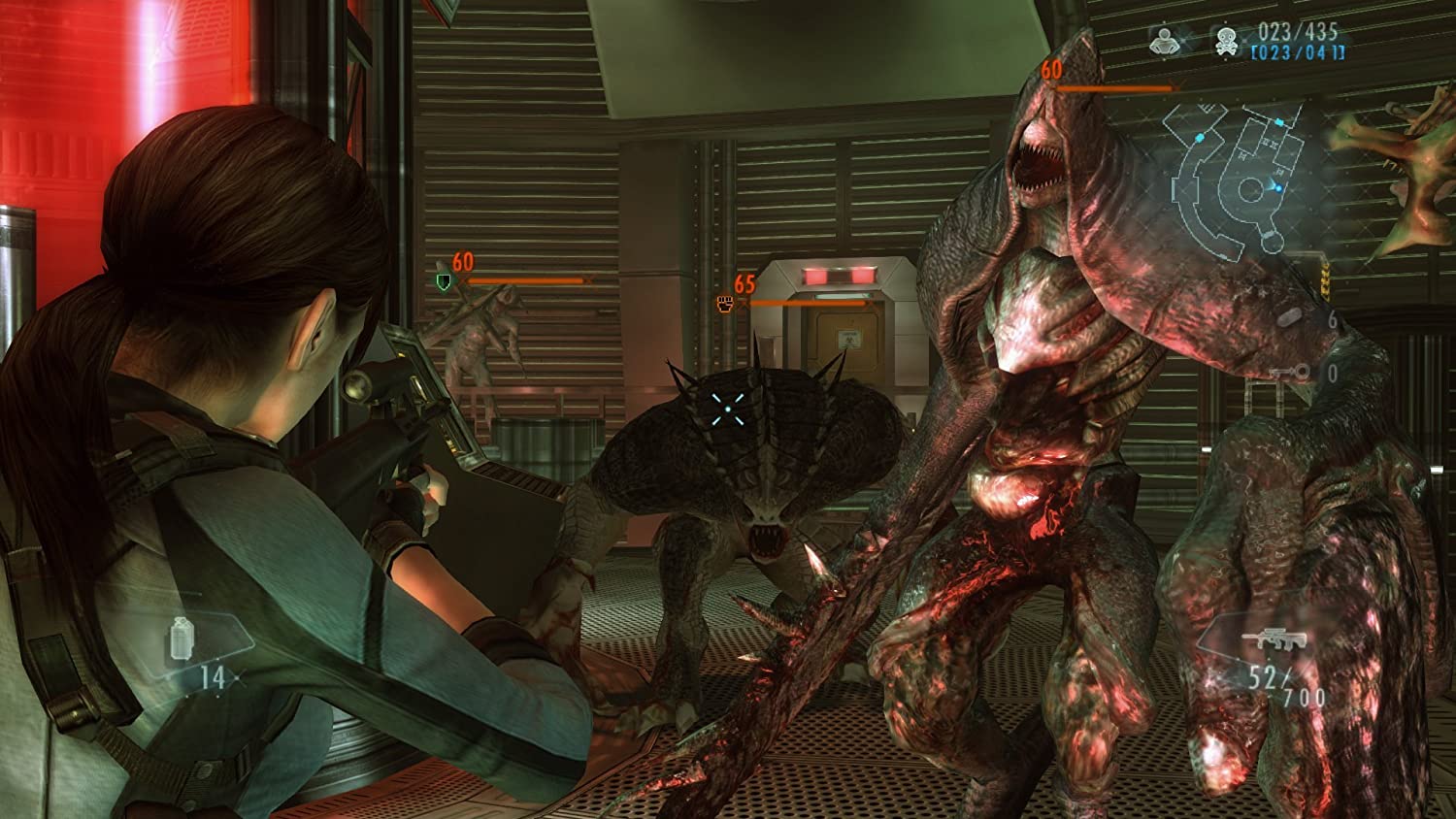Click the key item icon on the right HUD
1456x819 pixels.
1289,371
